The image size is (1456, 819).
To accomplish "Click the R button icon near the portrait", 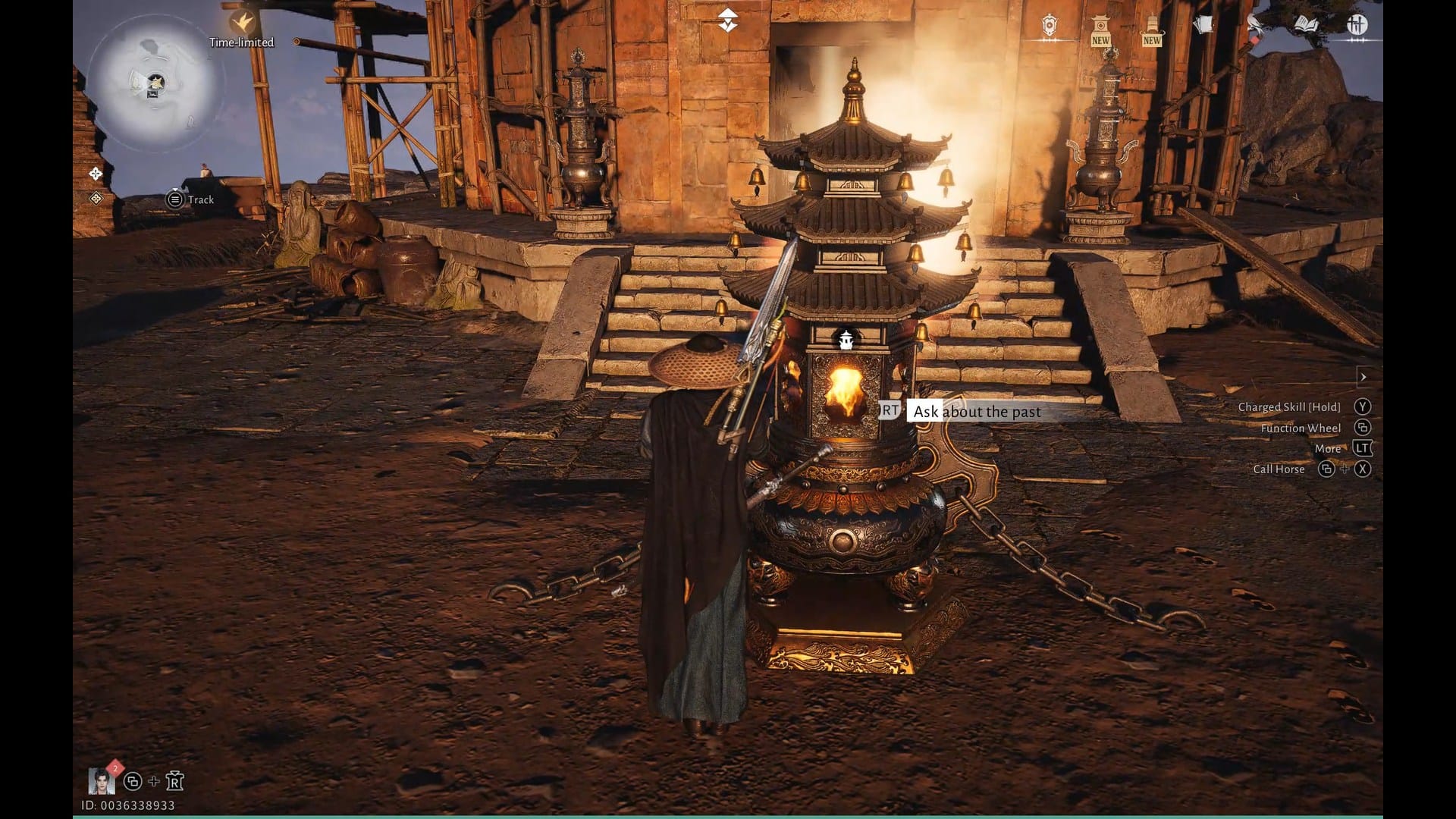I will [x=175, y=781].
